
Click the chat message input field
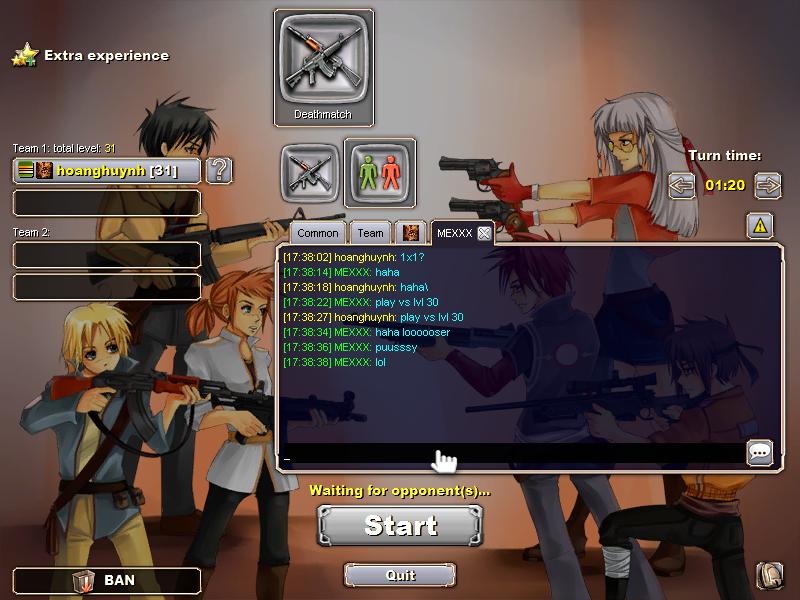[x=510, y=455]
